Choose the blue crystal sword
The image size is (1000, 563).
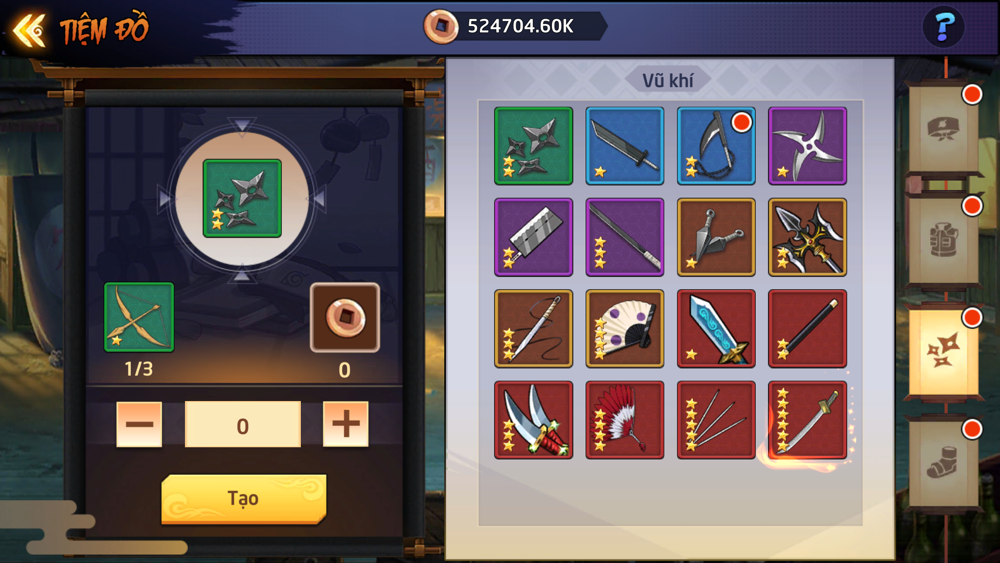coord(716,329)
